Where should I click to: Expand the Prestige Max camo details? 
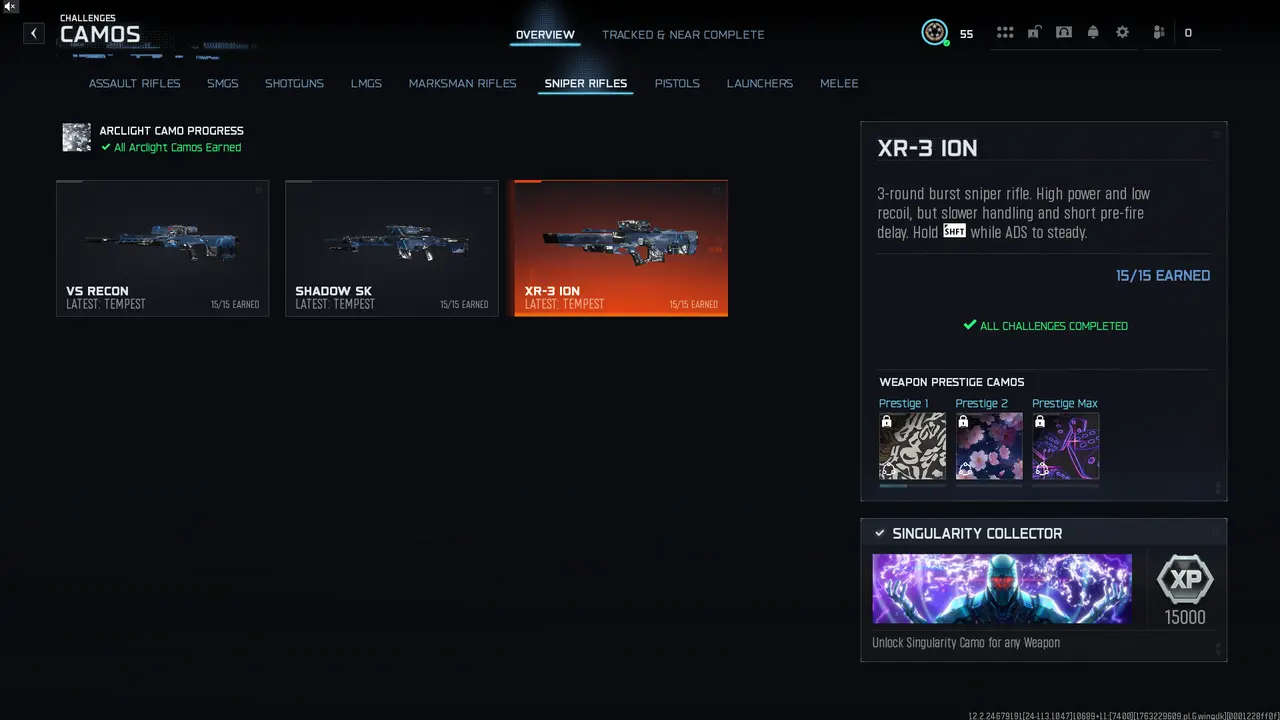[1065, 446]
